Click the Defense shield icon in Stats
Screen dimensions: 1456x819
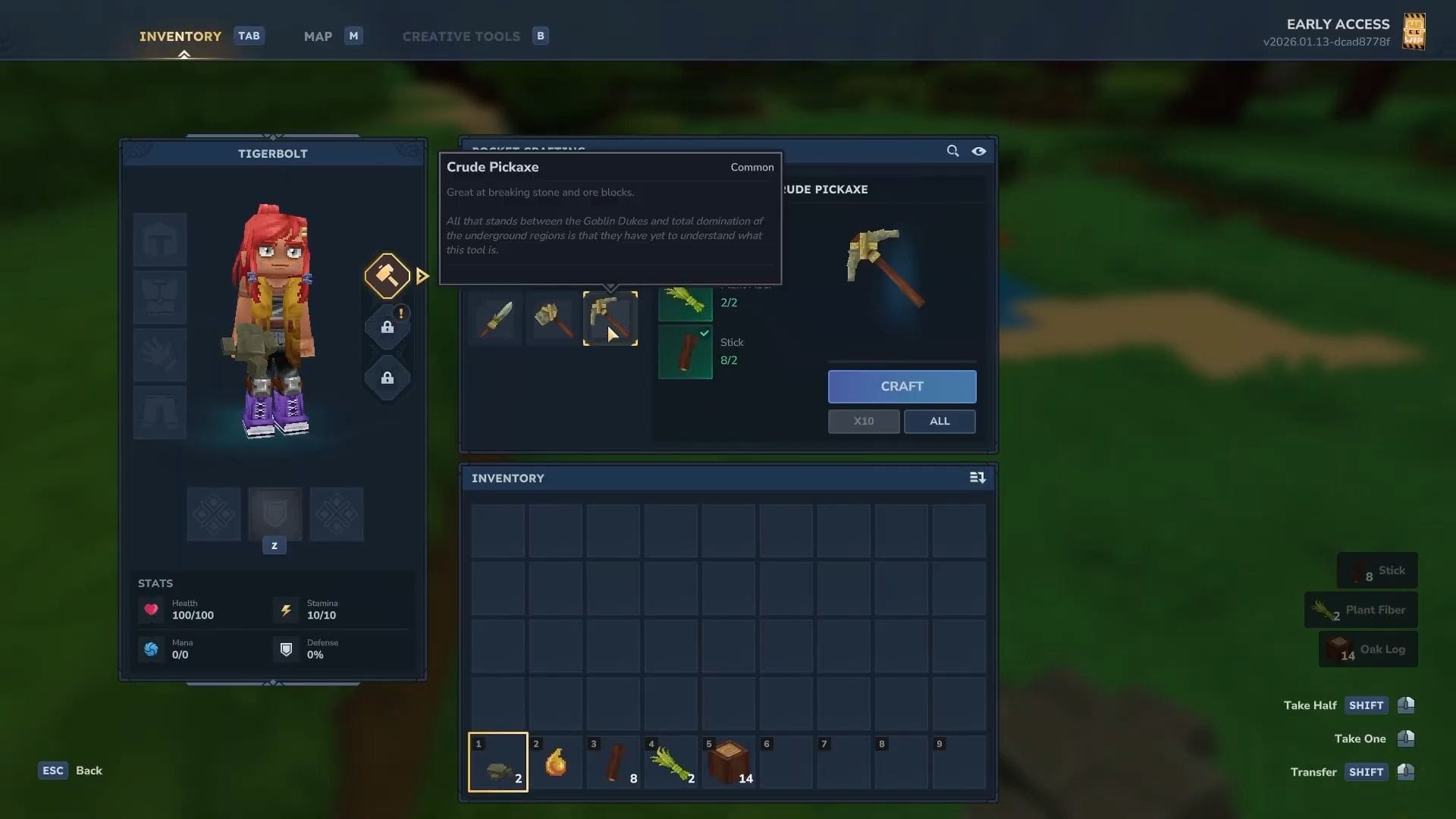pos(286,649)
